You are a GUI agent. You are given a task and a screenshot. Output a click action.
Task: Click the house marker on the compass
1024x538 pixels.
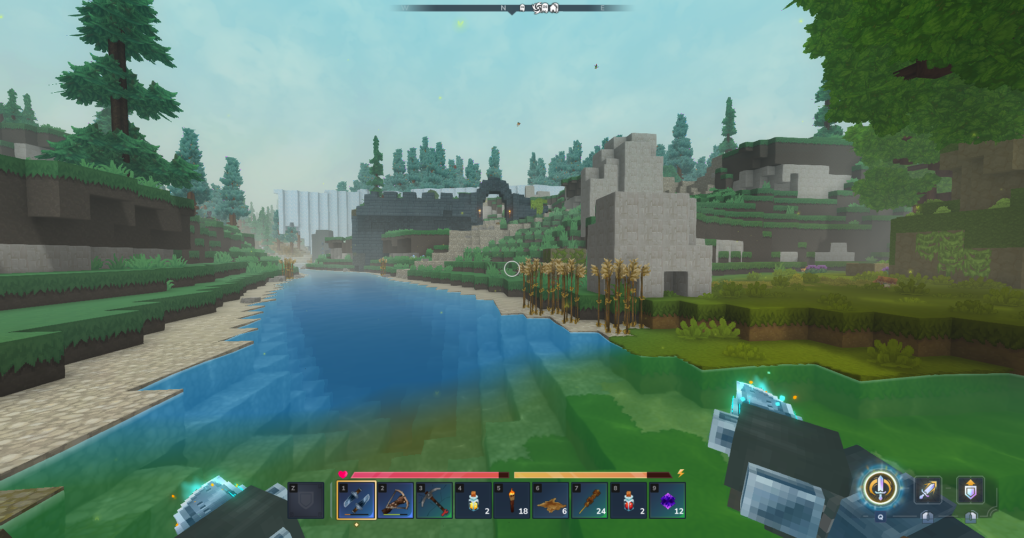(554, 8)
